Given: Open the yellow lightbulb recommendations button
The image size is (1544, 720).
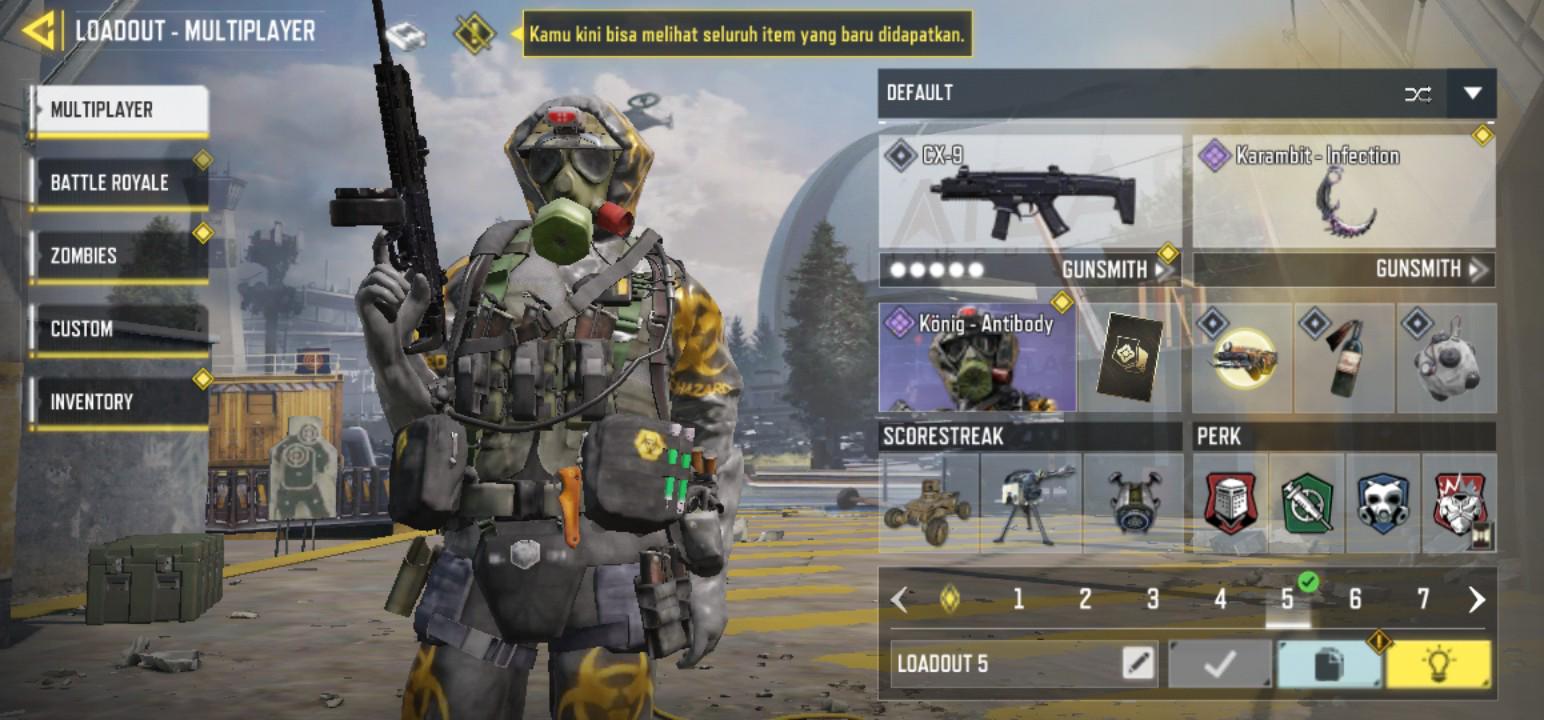Looking at the screenshot, I should pyautogui.click(x=1438, y=664).
